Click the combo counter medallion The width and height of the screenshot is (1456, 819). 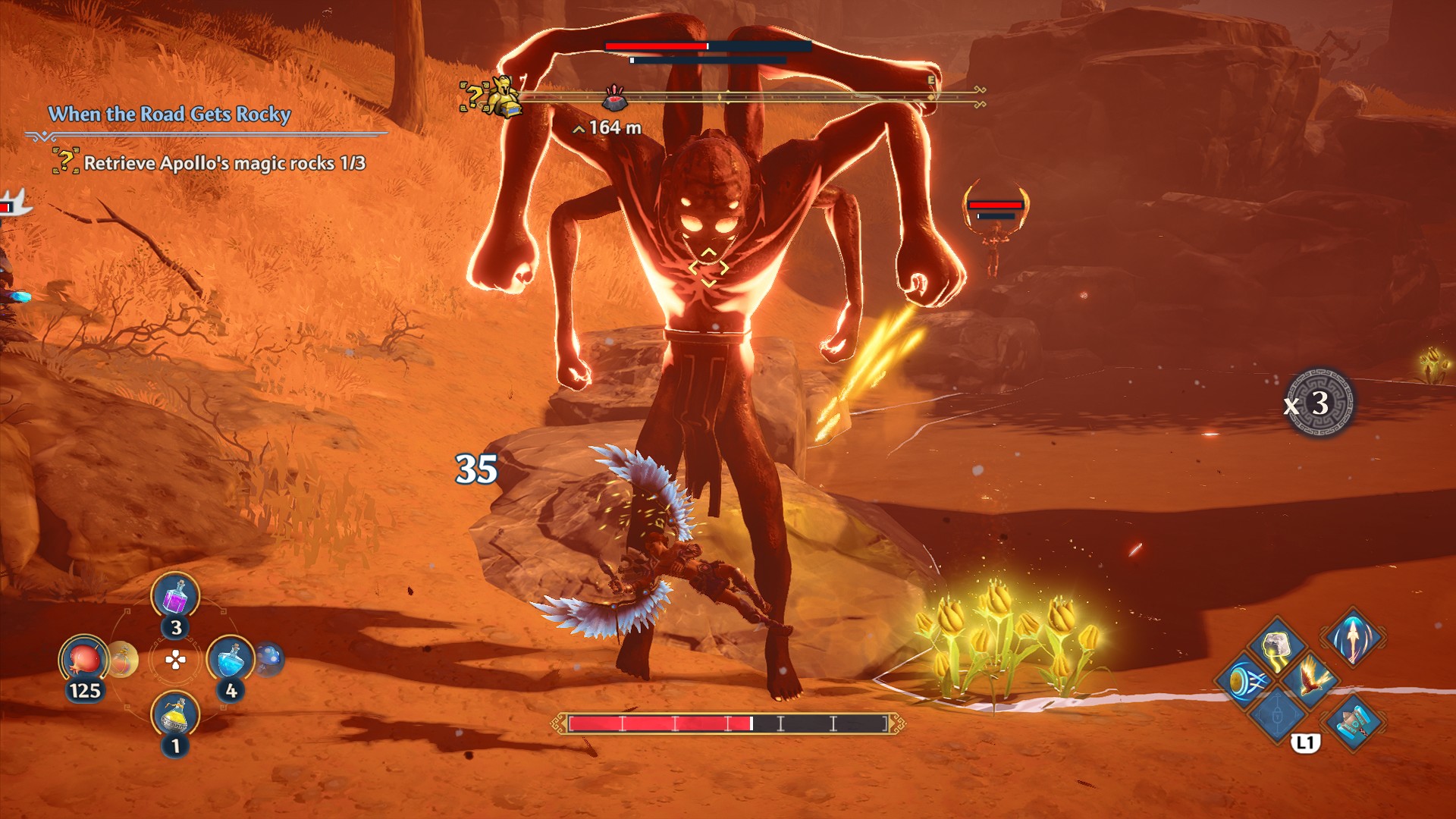point(1320,403)
